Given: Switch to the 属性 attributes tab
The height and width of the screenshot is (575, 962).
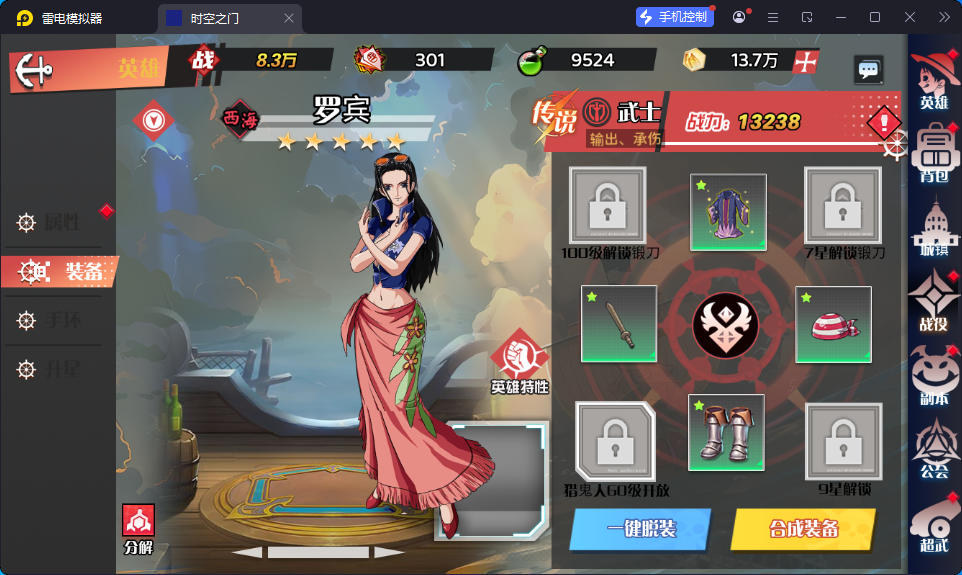Looking at the screenshot, I should pyautogui.click(x=60, y=223).
